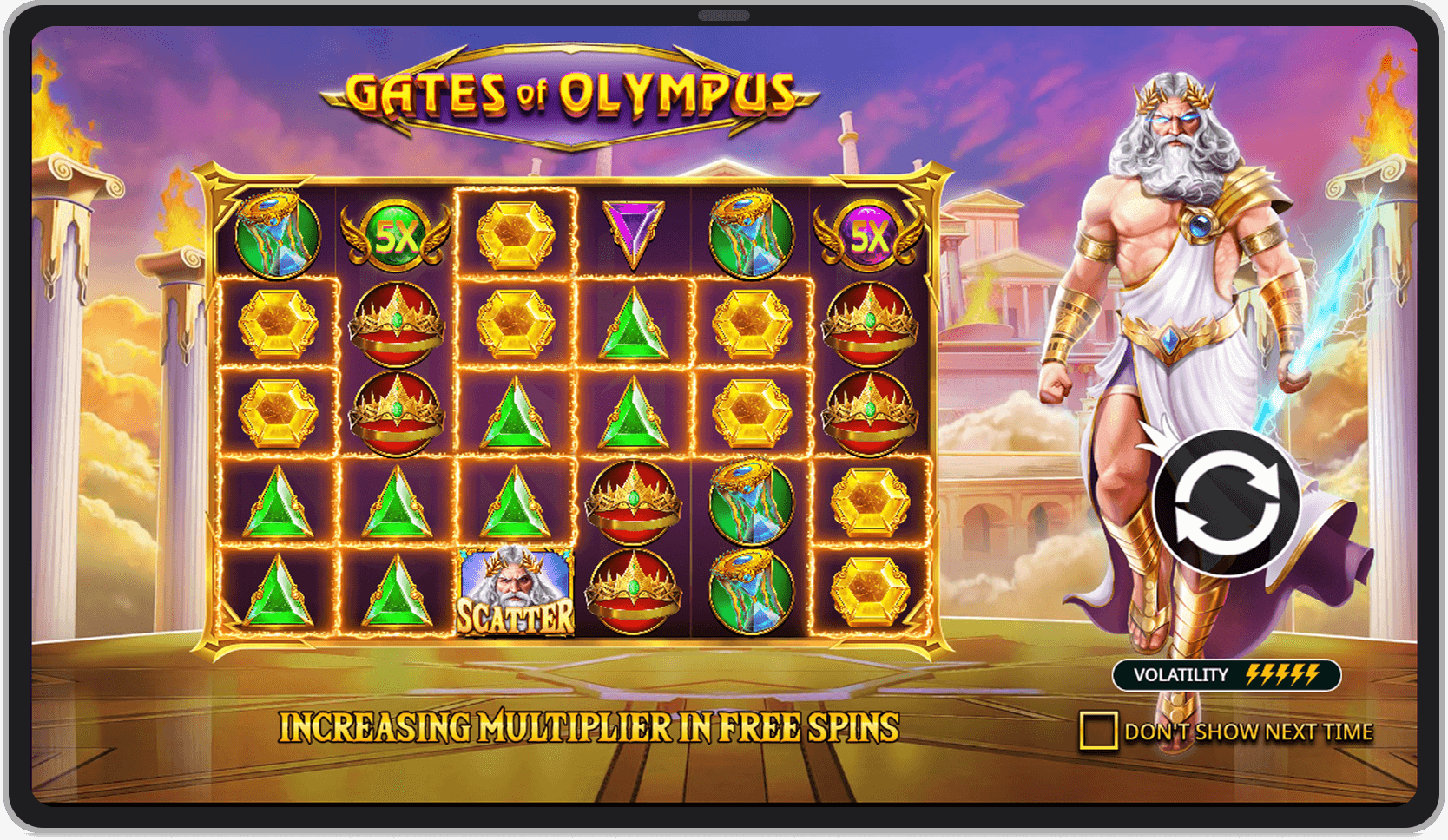Open the VOLATILITY indicator details
The image size is (1448, 840).
coord(1226,675)
